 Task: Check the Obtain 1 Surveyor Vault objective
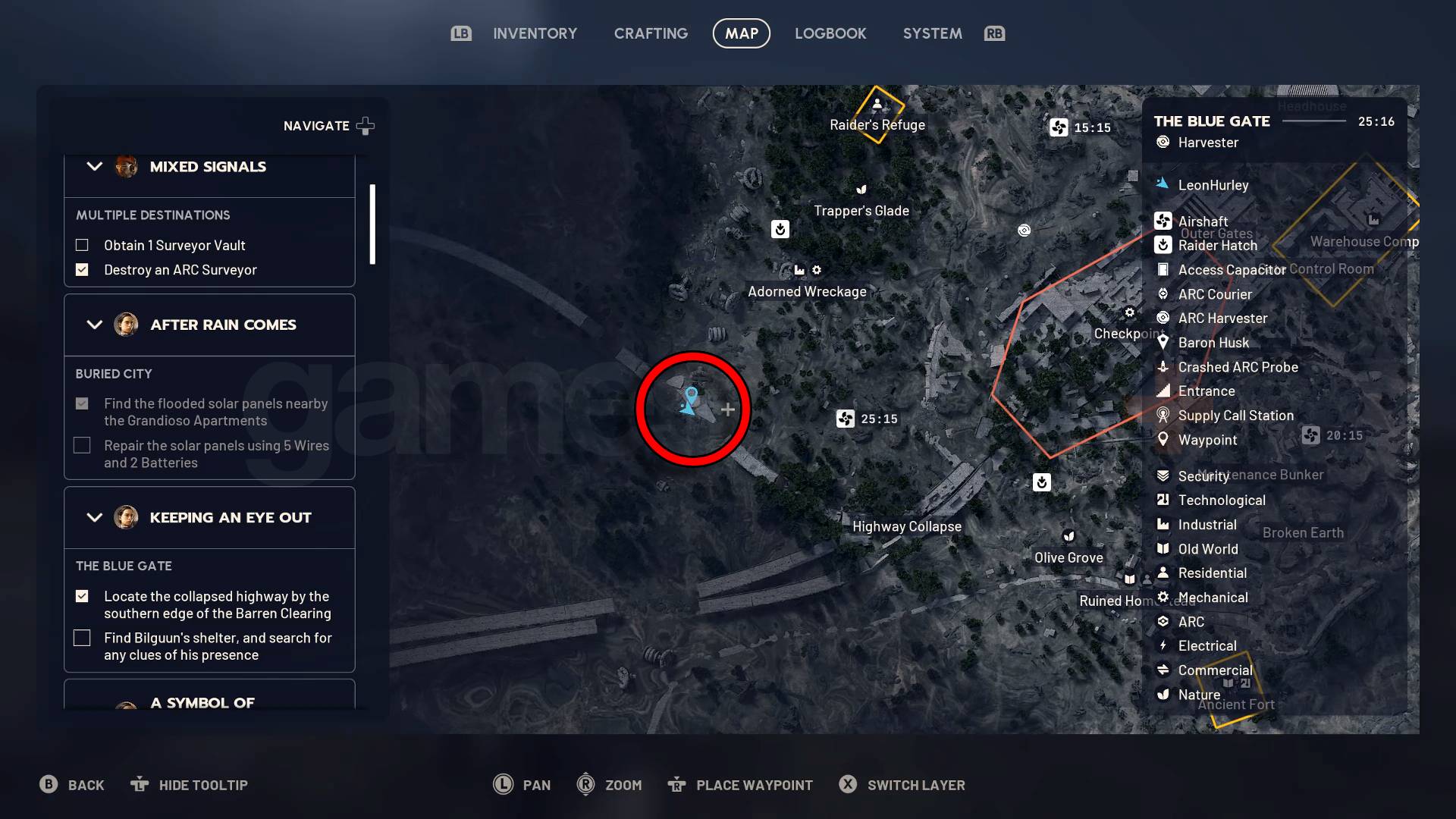pyautogui.click(x=82, y=245)
